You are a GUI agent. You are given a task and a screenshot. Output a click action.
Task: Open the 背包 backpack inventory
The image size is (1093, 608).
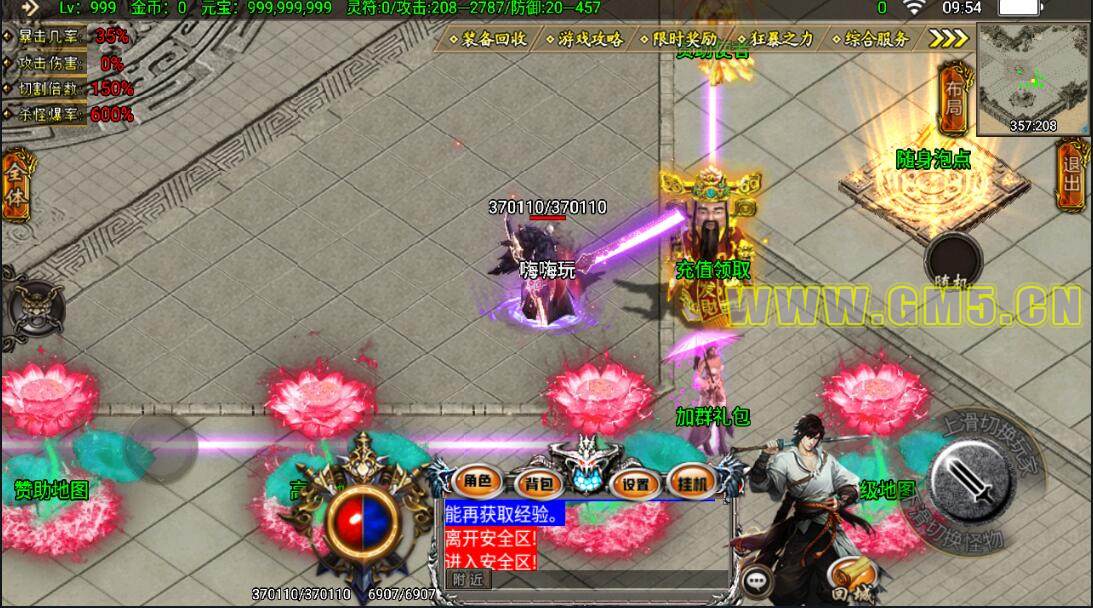(x=539, y=484)
